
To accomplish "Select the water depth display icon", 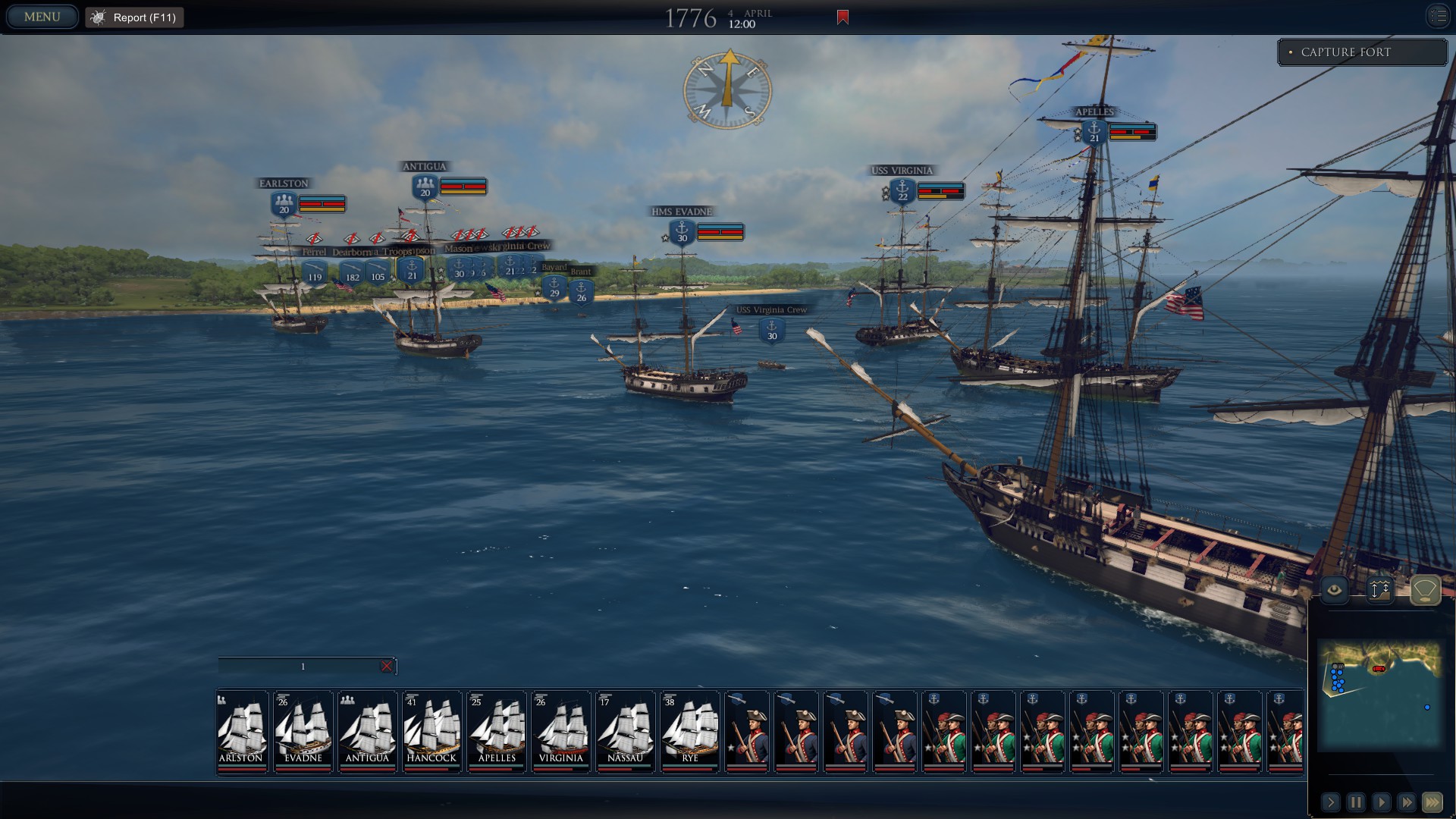I will [x=1382, y=588].
